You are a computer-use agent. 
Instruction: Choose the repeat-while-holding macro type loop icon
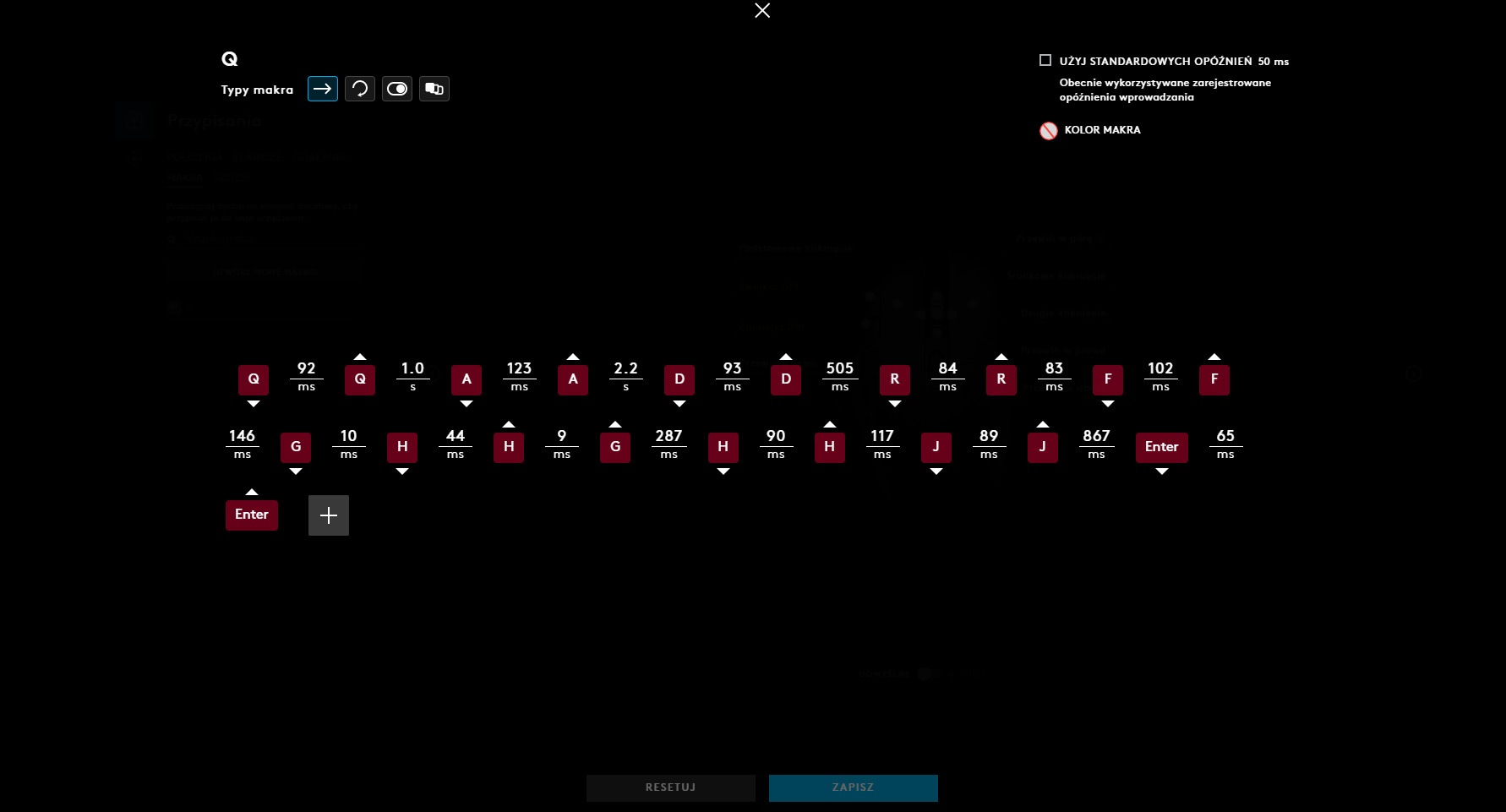(360, 89)
